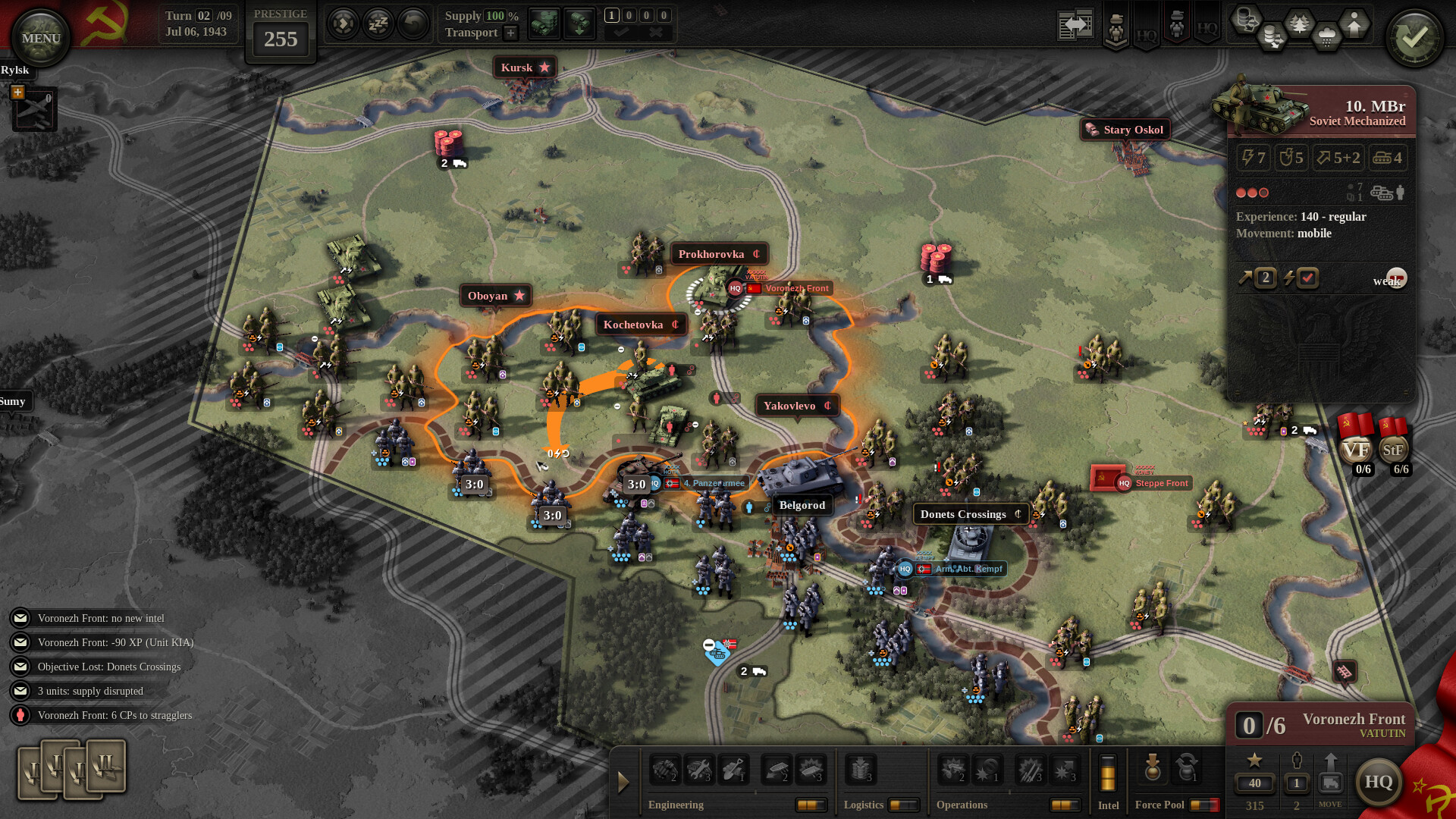Click the panel swap icon top right

[x=1075, y=25]
